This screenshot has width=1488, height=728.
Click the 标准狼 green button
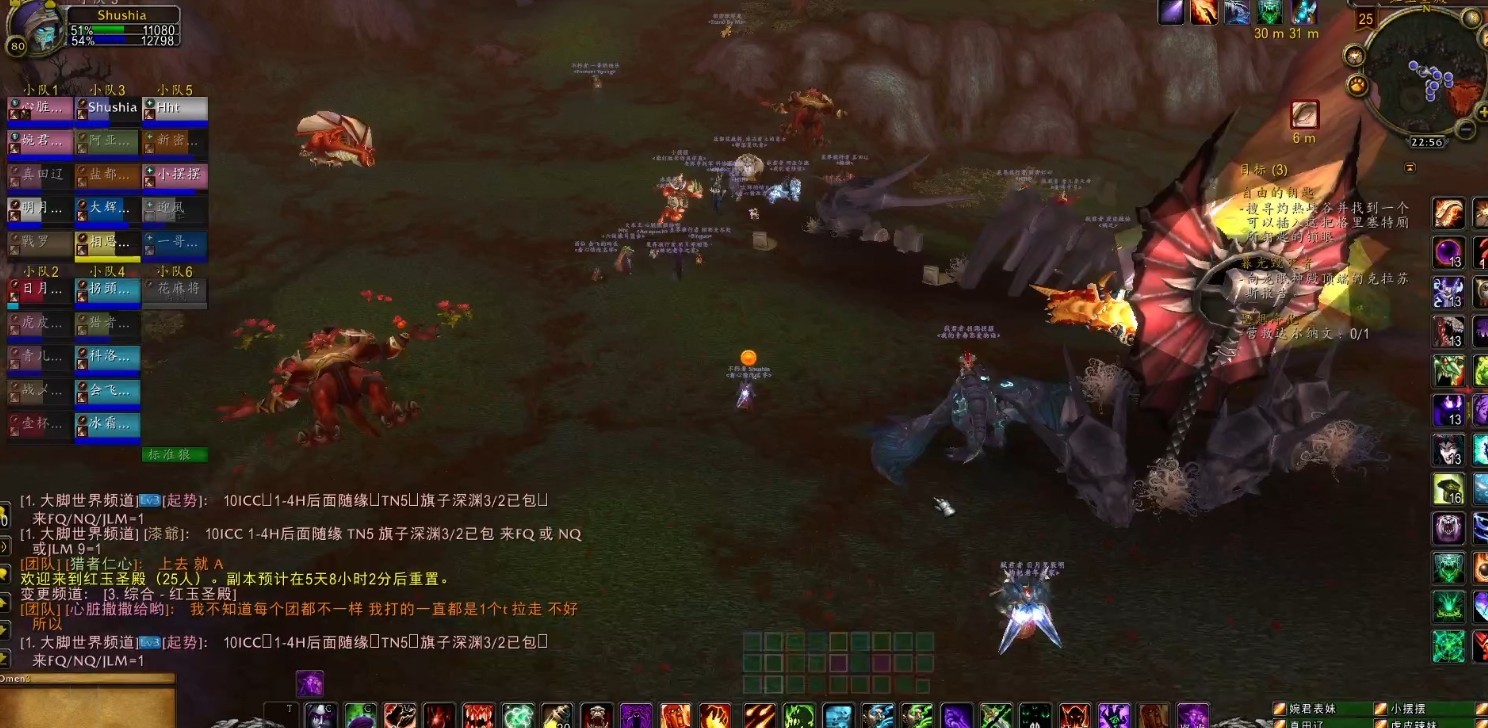(174, 455)
